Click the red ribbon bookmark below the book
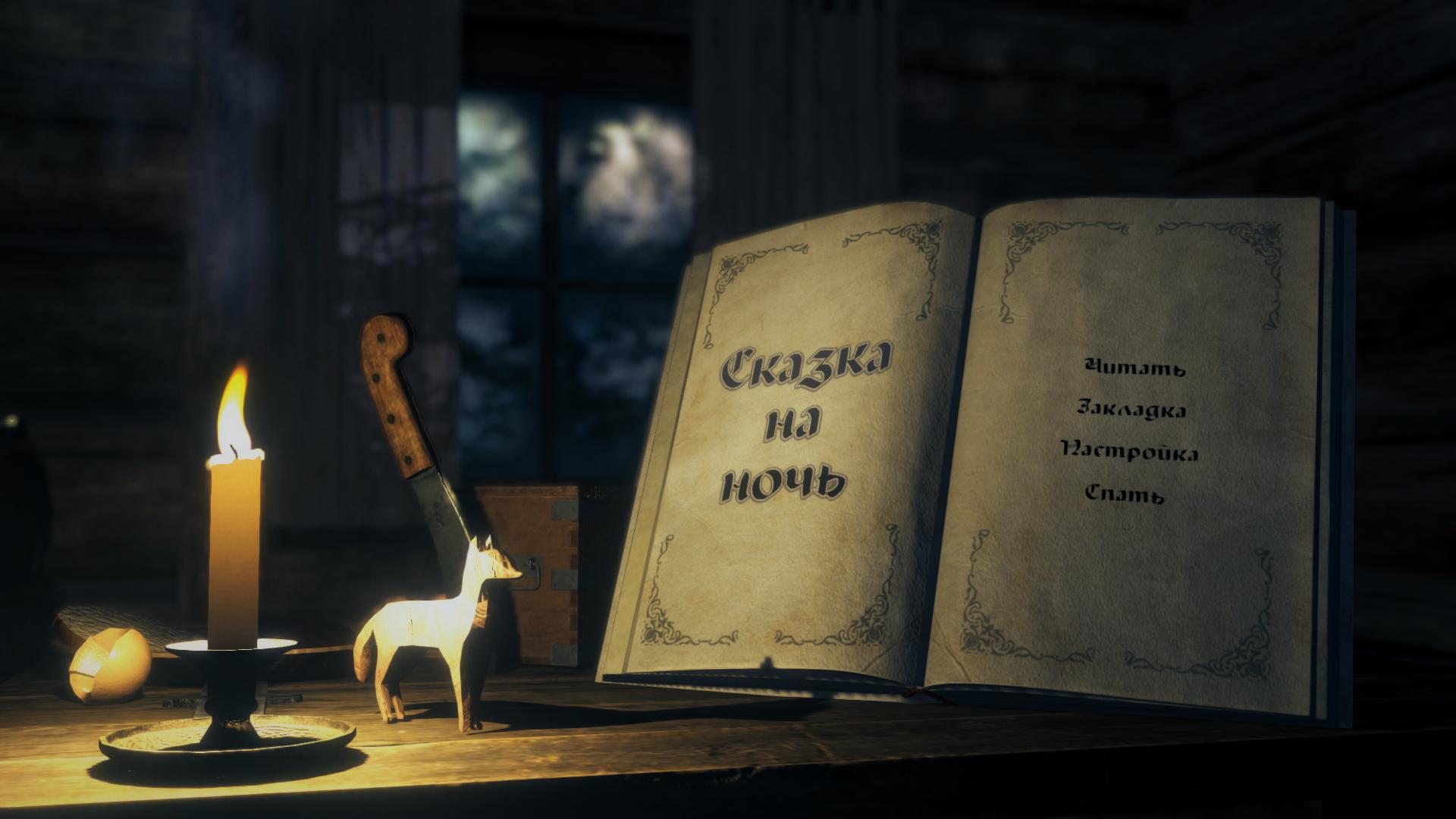This screenshot has width=1456, height=819. pyautogui.click(x=918, y=694)
